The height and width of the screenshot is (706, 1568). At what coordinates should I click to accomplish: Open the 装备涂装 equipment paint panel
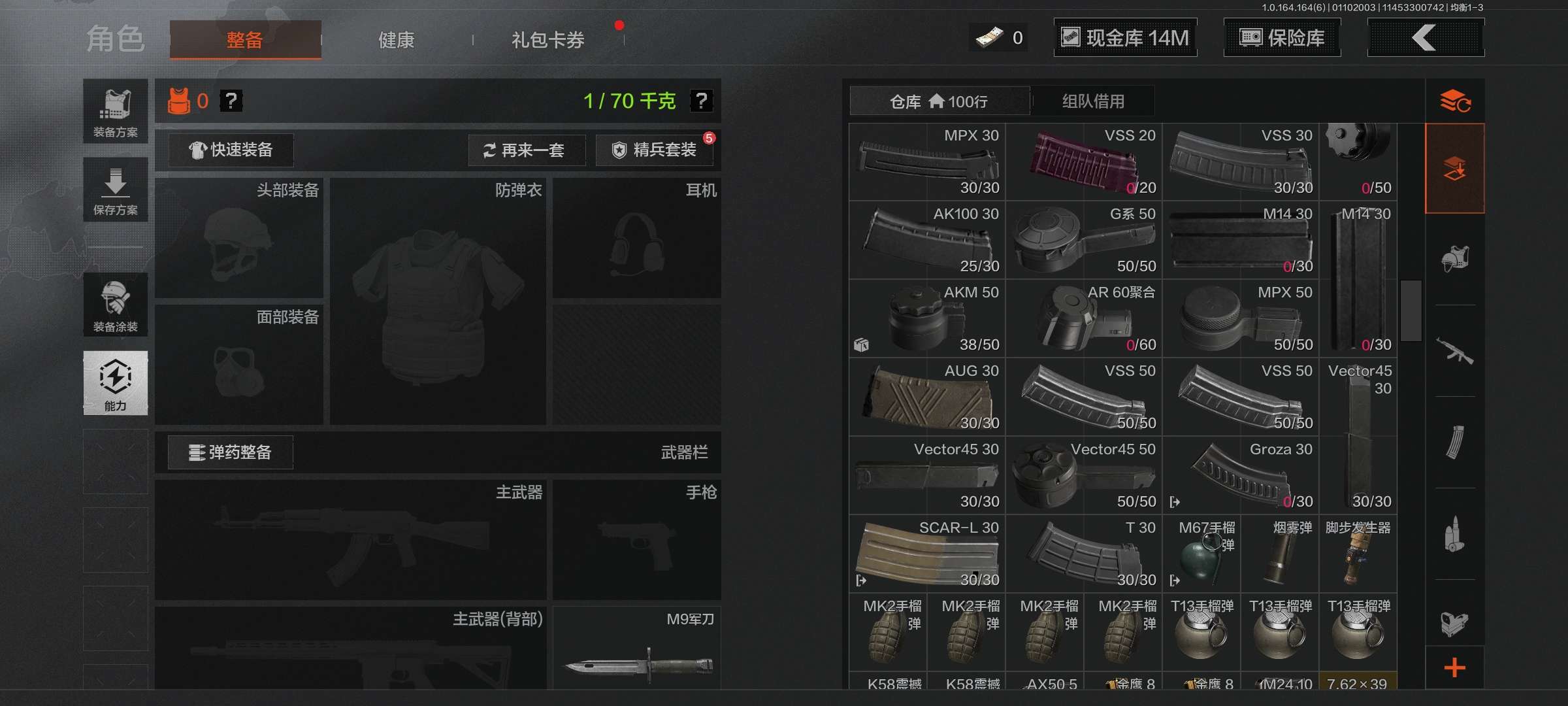click(115, 305)
